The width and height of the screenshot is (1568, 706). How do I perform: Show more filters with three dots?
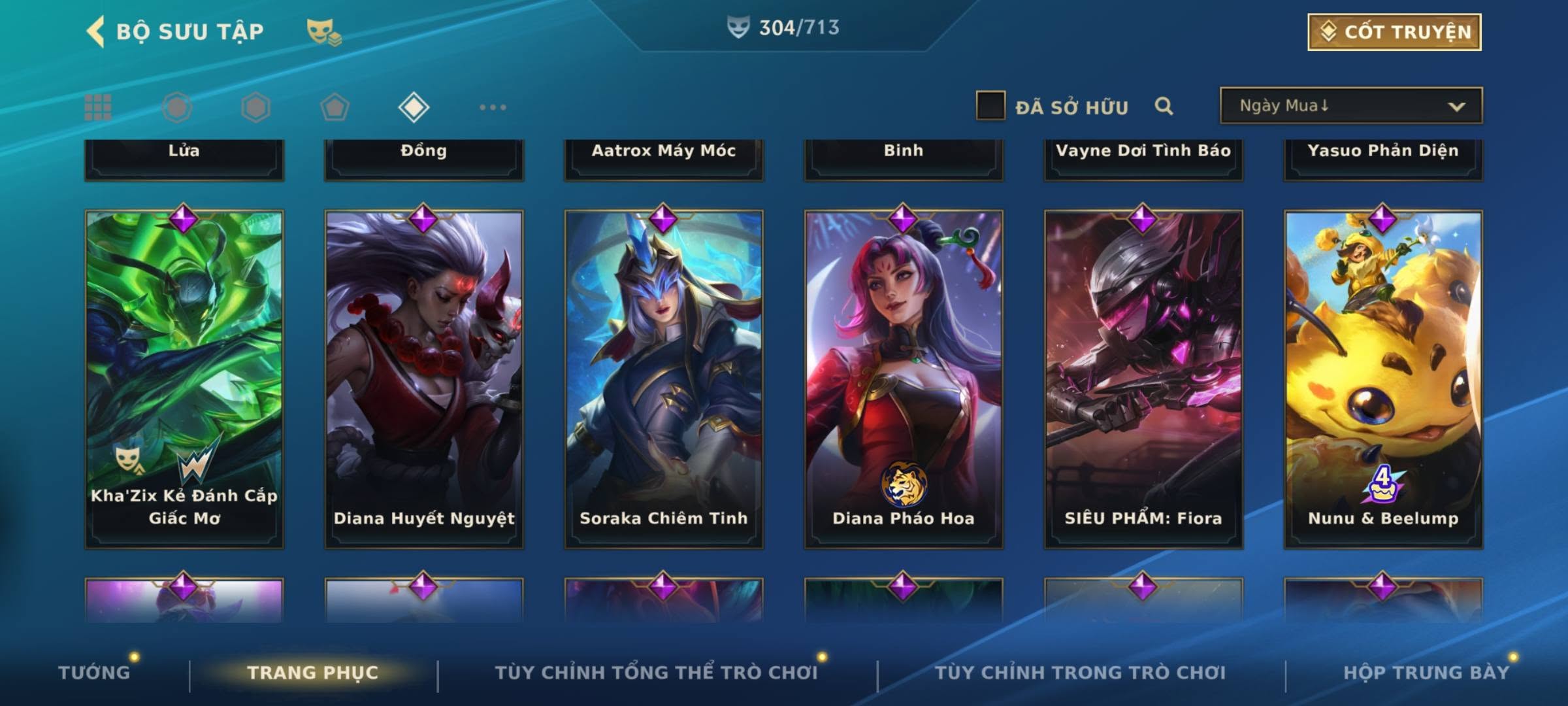493,107
